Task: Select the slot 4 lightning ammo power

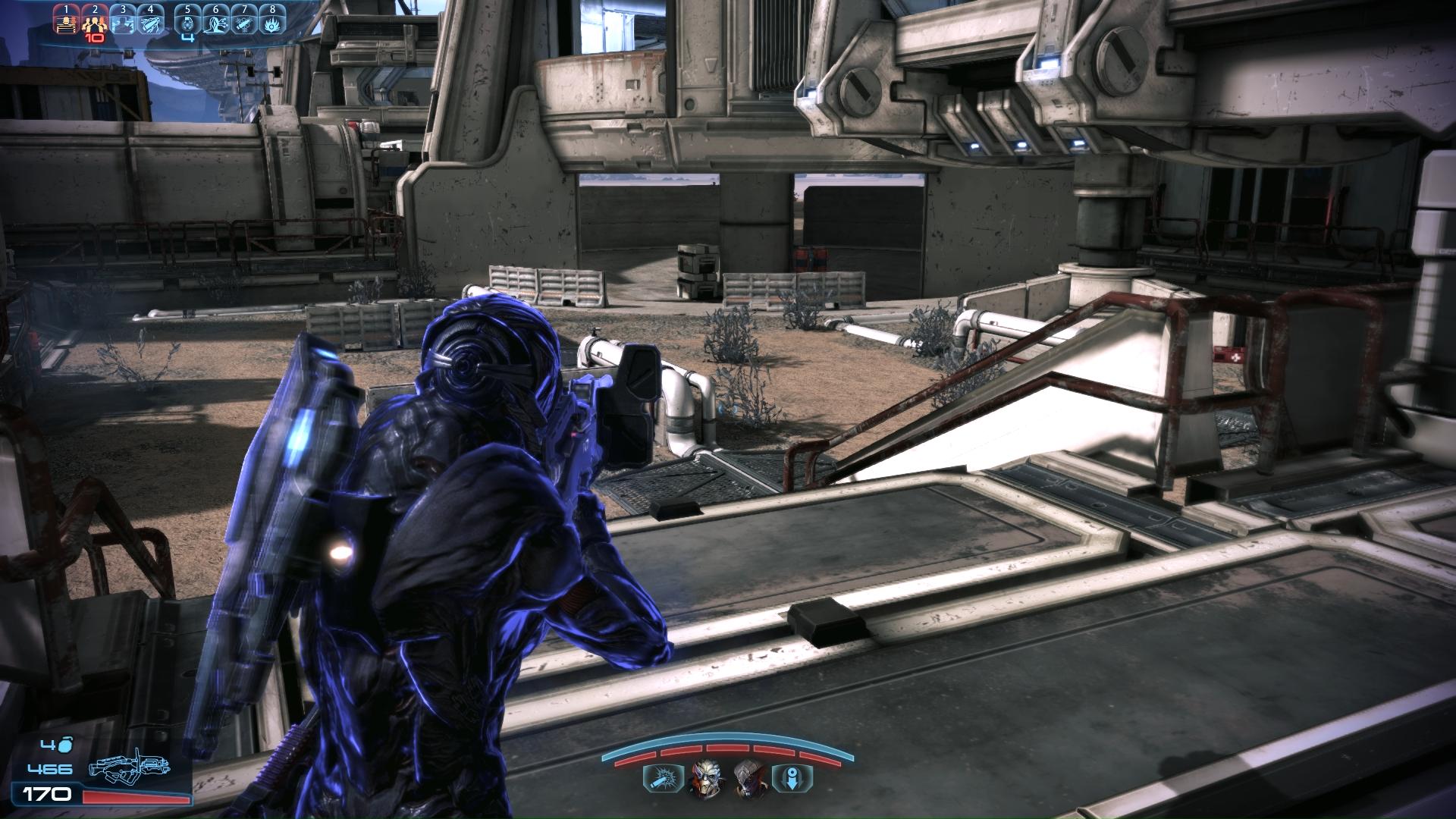Action: [150, 20]
